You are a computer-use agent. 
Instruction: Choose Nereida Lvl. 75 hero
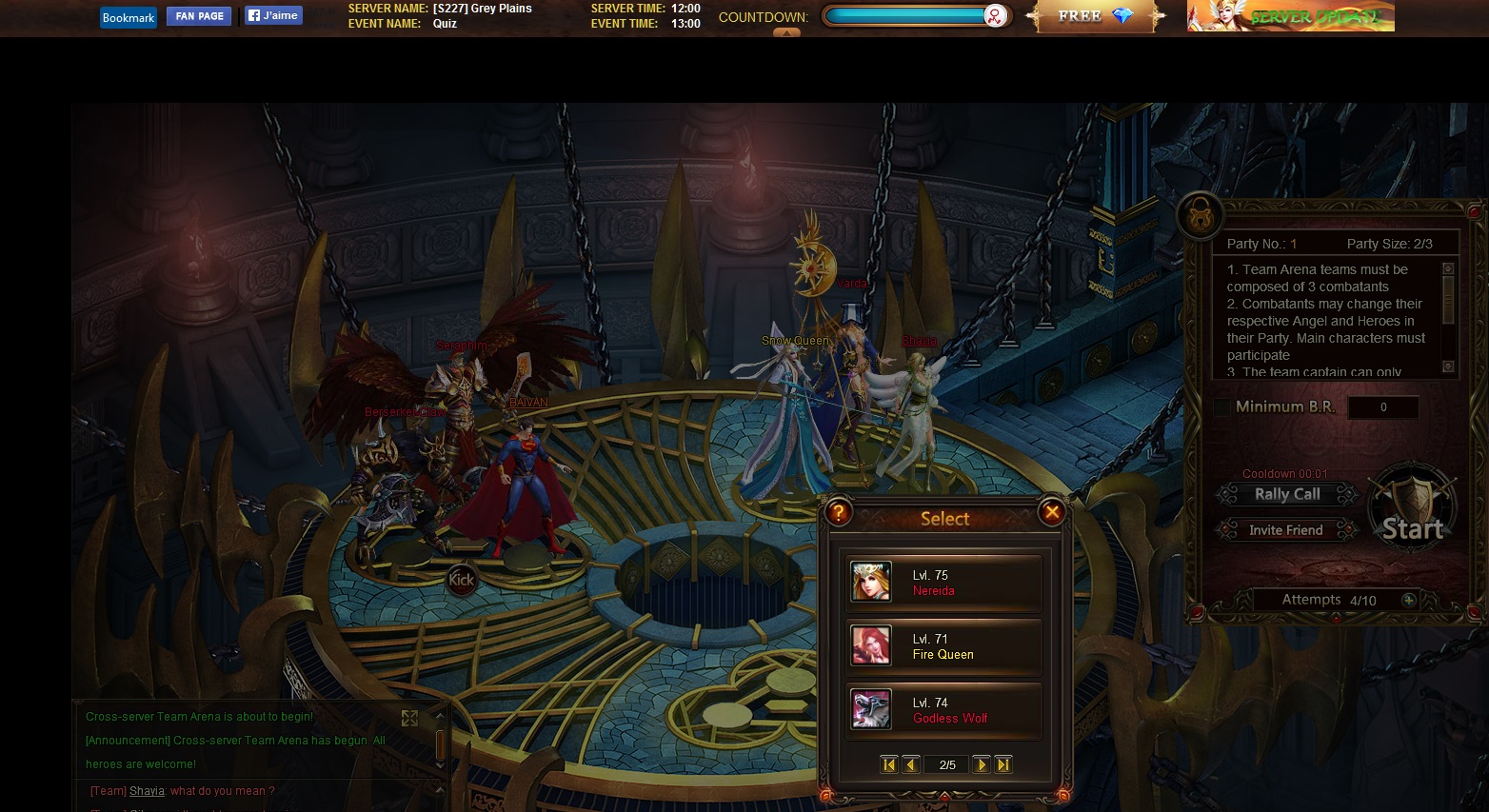tap(943, 583)
